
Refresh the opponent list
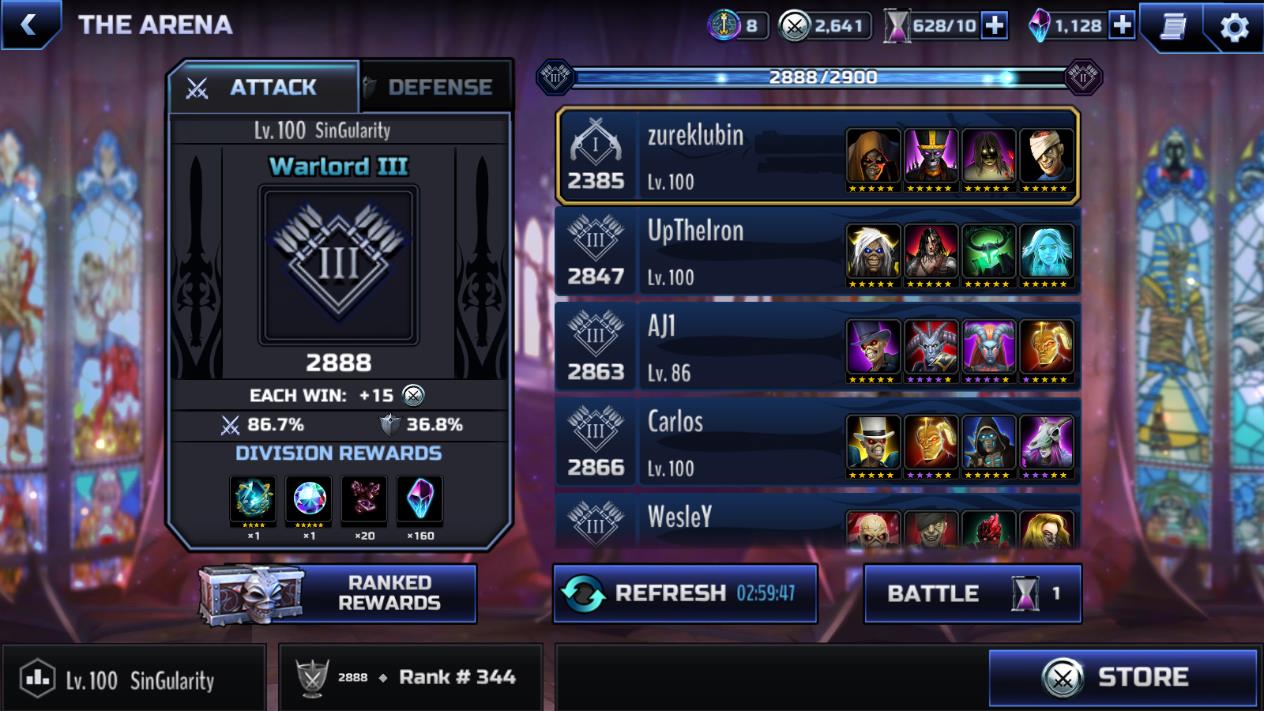(685, 593)
